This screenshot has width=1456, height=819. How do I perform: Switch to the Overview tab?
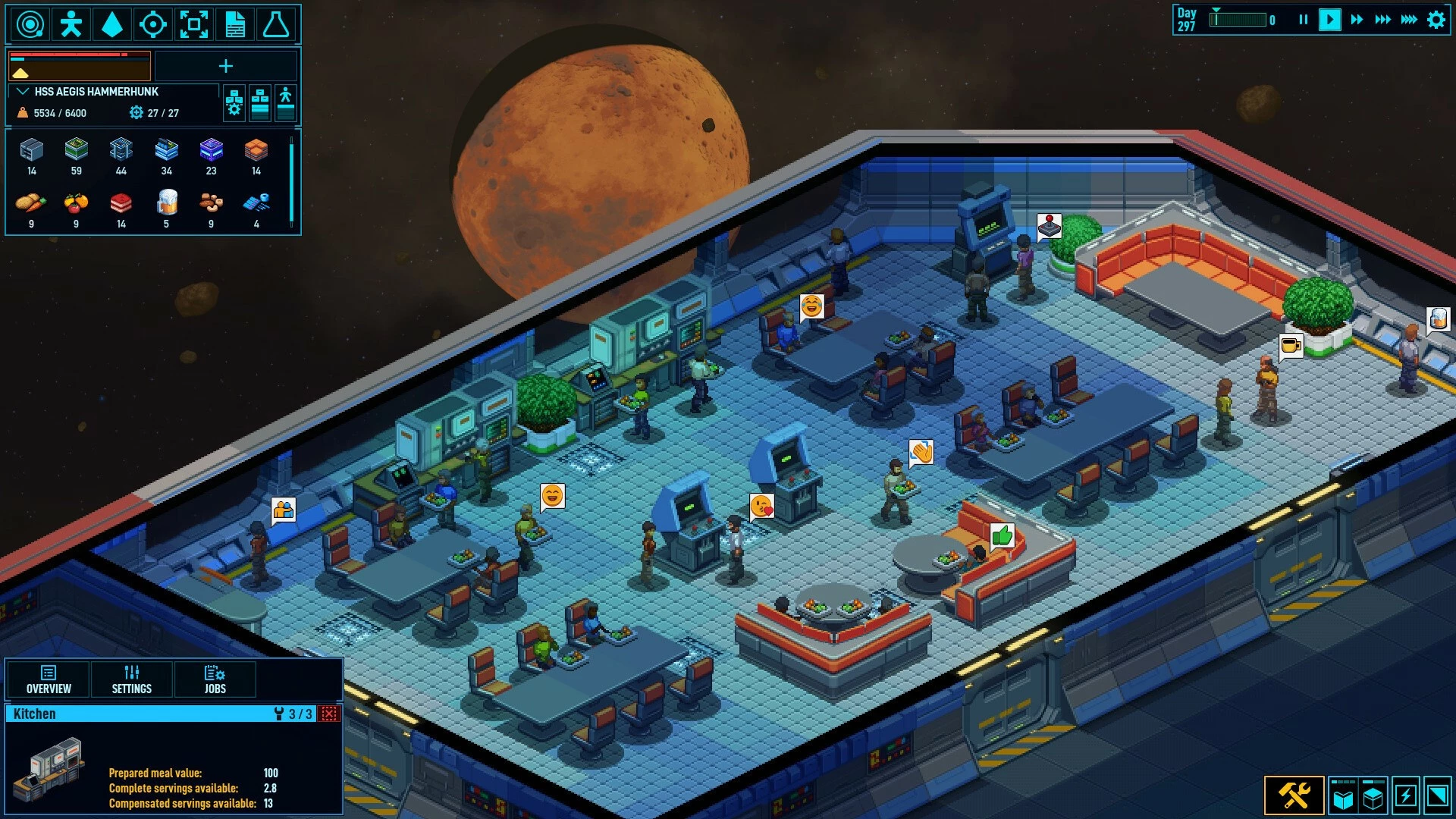[49, 679]
